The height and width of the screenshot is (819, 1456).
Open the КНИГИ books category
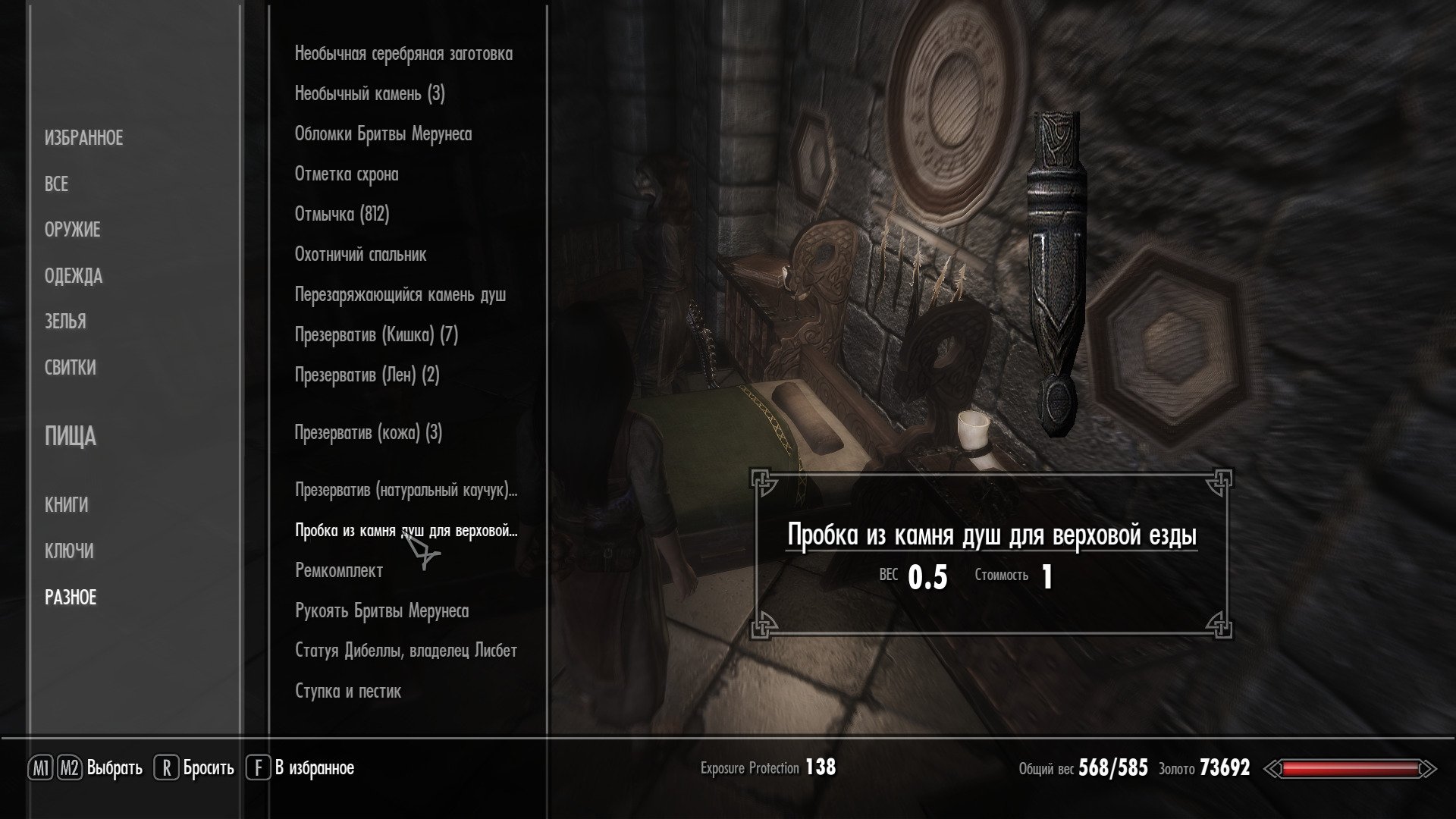(x=66, y=505)
